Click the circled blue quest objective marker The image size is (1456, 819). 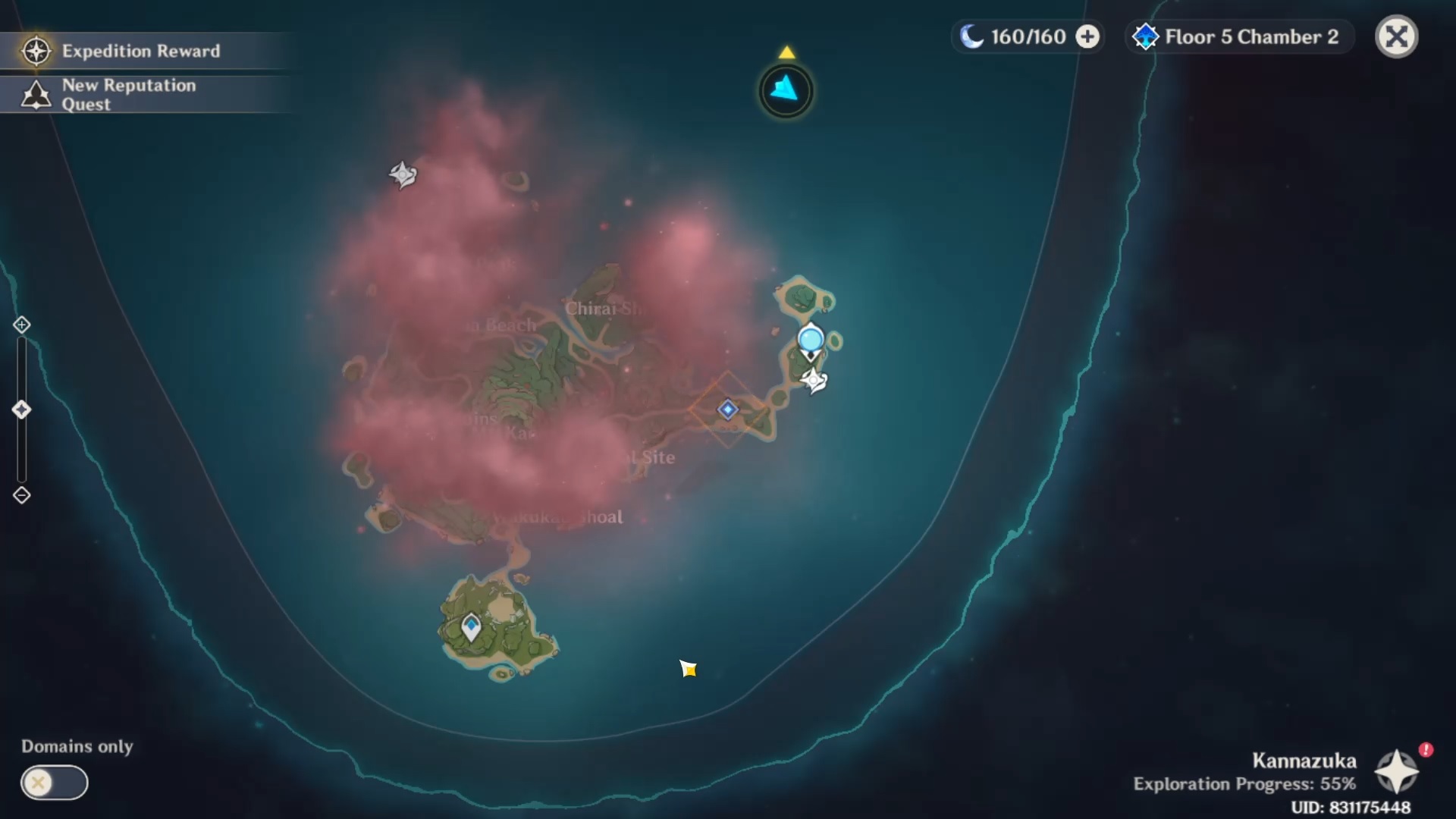(786, 91)
